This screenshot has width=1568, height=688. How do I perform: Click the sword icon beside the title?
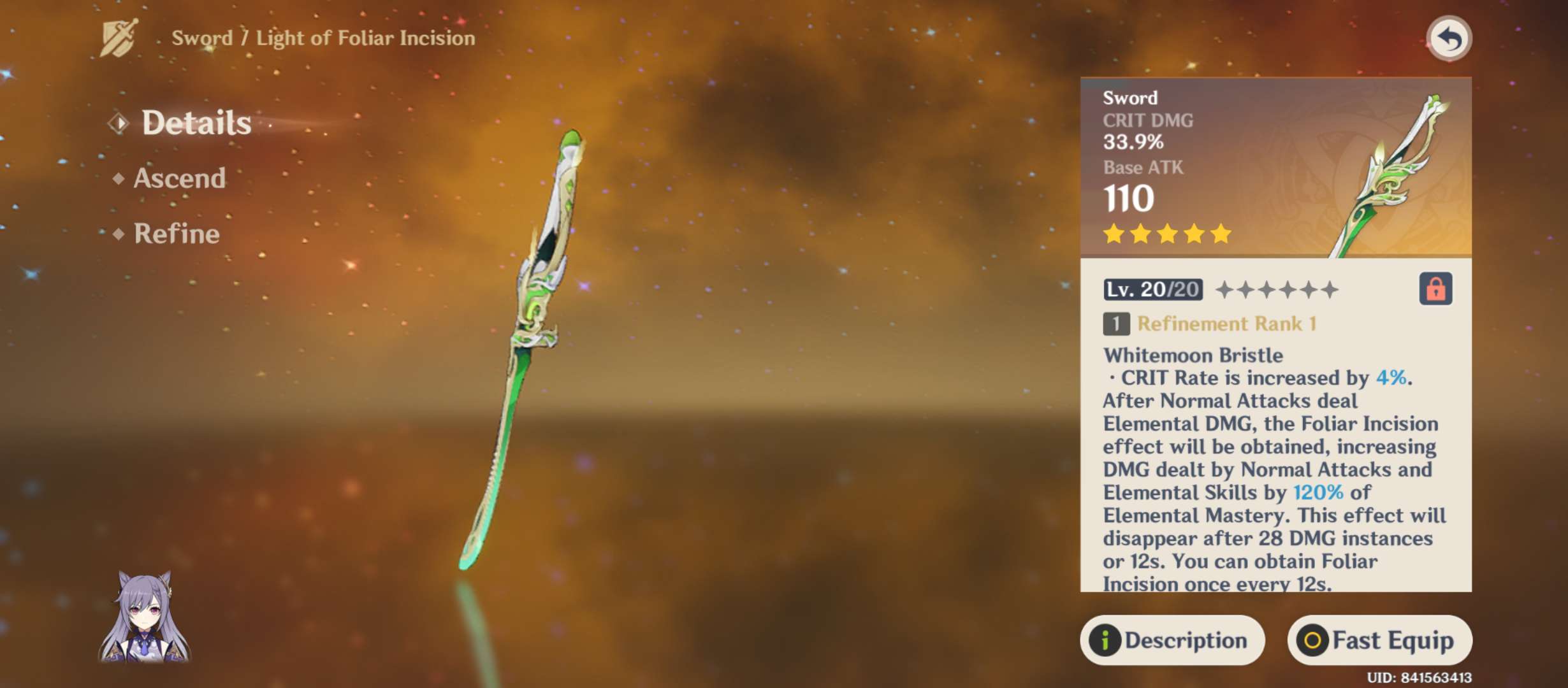[x=119, y=38]
